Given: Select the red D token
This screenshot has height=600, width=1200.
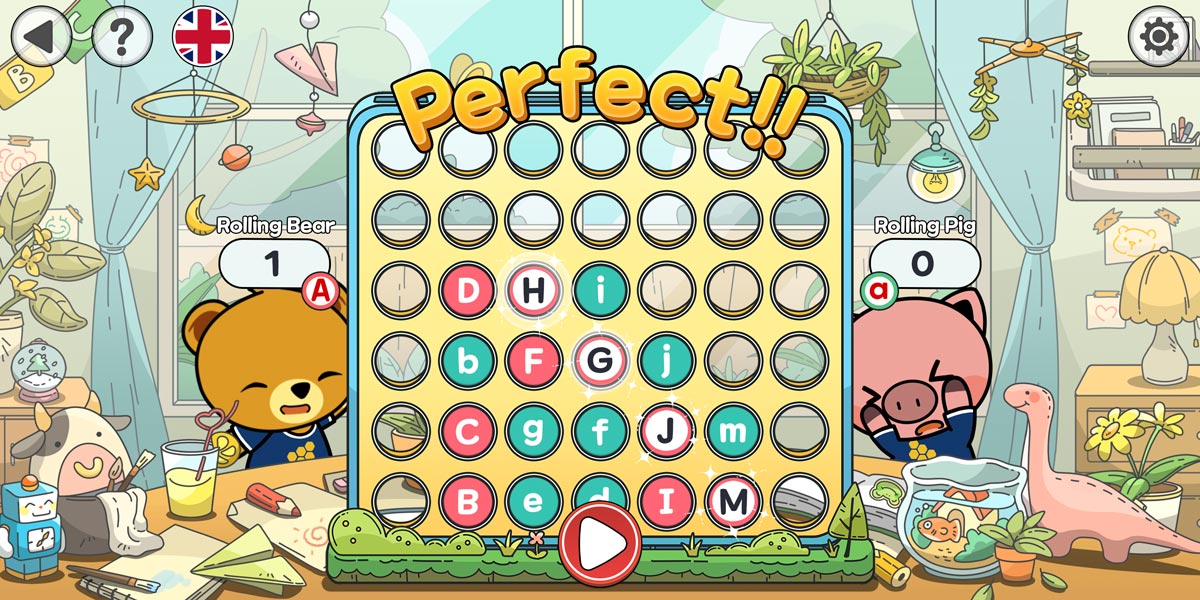Looking at the screenshot, I should pos(467,291).
